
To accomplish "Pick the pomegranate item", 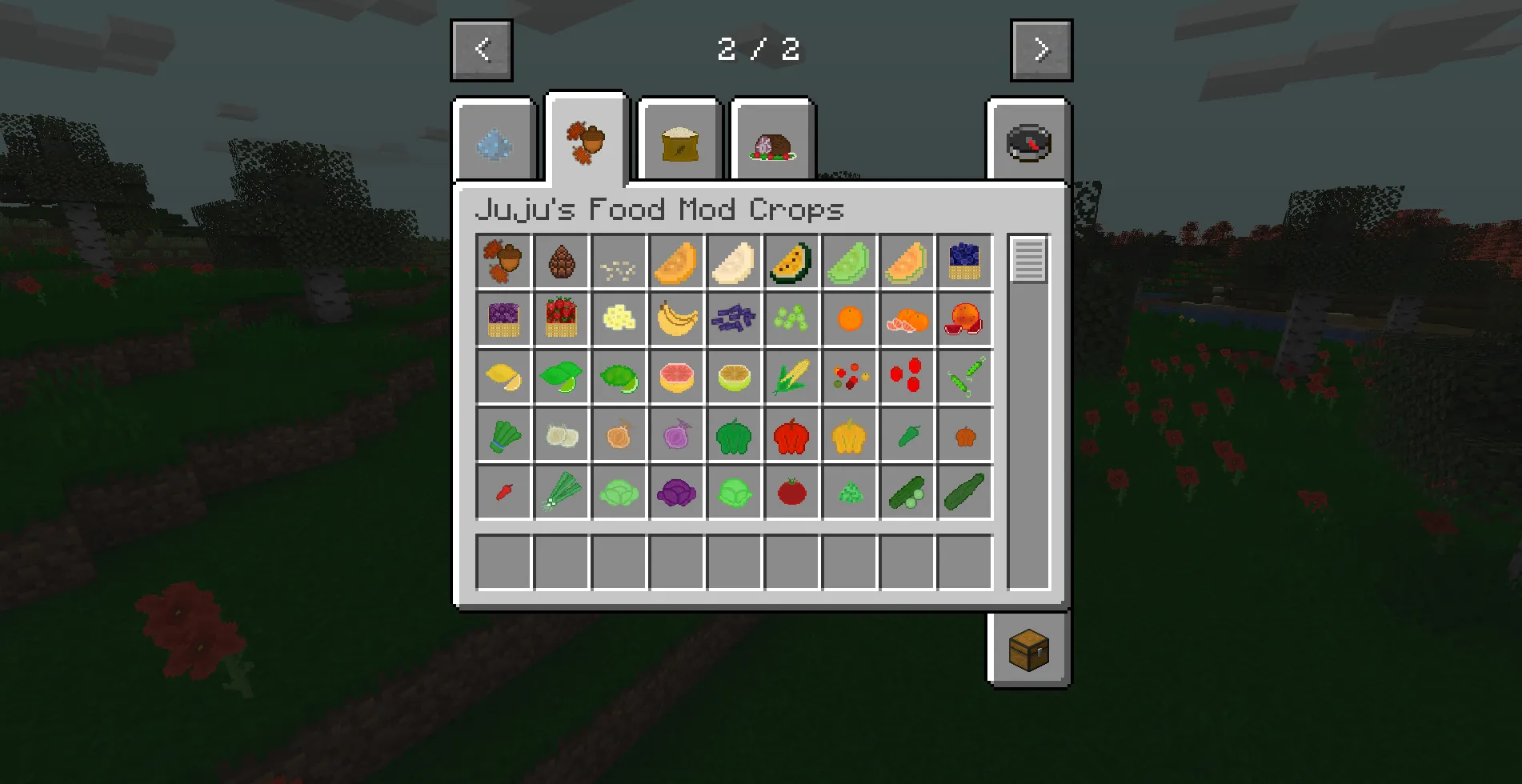I will 963,319.
